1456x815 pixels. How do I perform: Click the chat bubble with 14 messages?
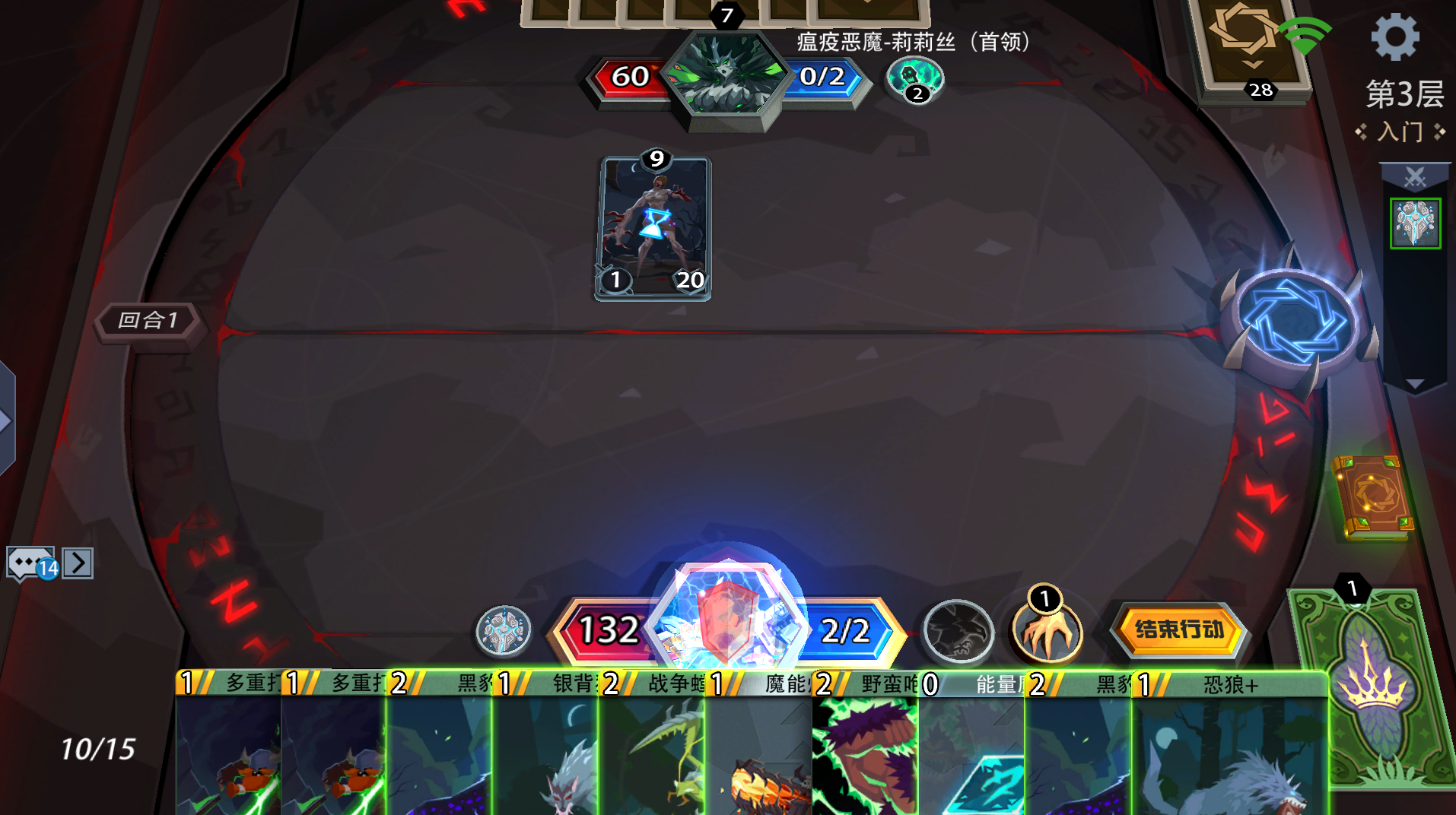pos(30,564)
